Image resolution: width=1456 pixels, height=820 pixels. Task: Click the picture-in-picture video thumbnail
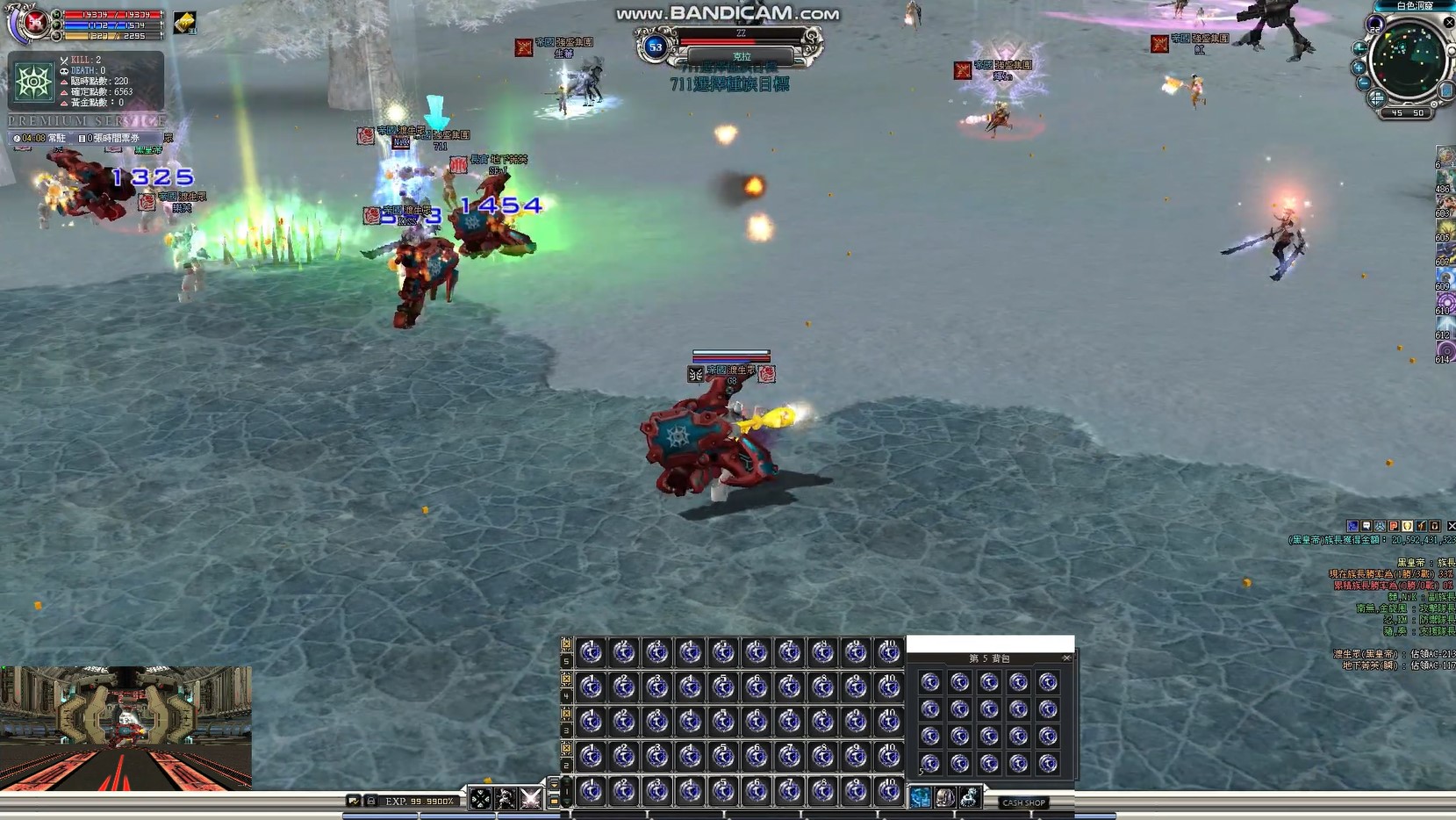[x=126, y=728]
